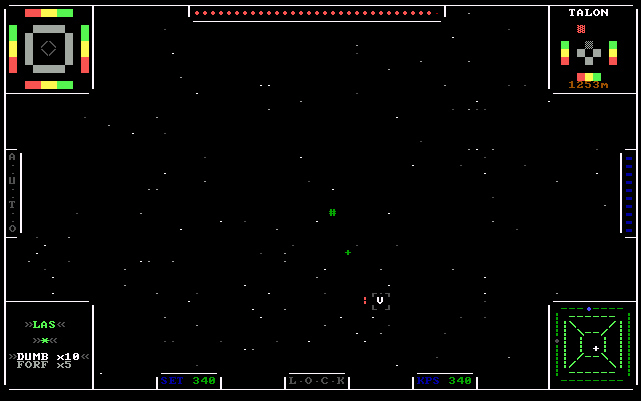
Task: Activate the AUTO autopilot indicator
Action: pyautogui.click(x=12, y=193)
